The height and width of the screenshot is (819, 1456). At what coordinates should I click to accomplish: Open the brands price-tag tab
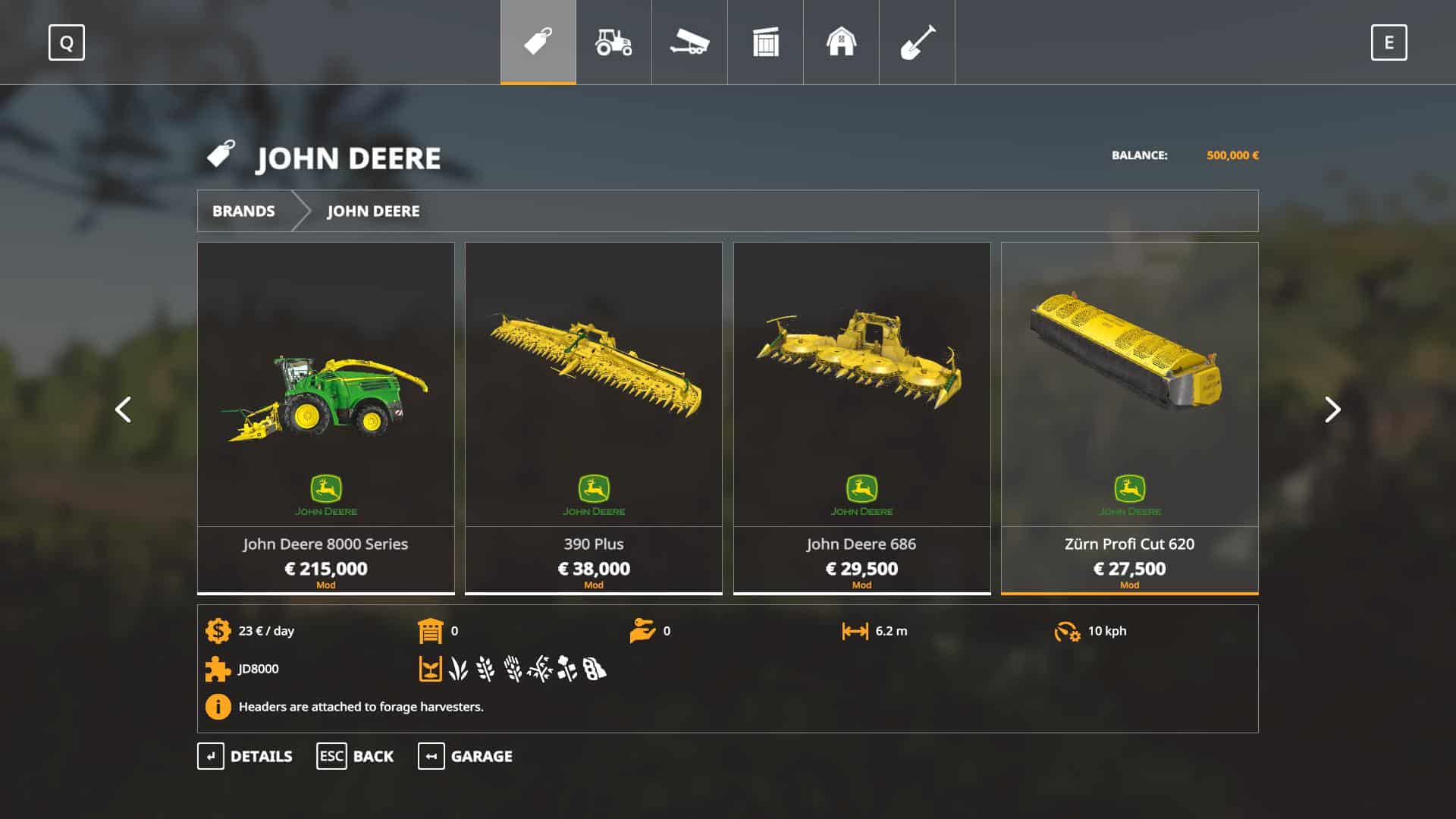(x=538, y=42)
